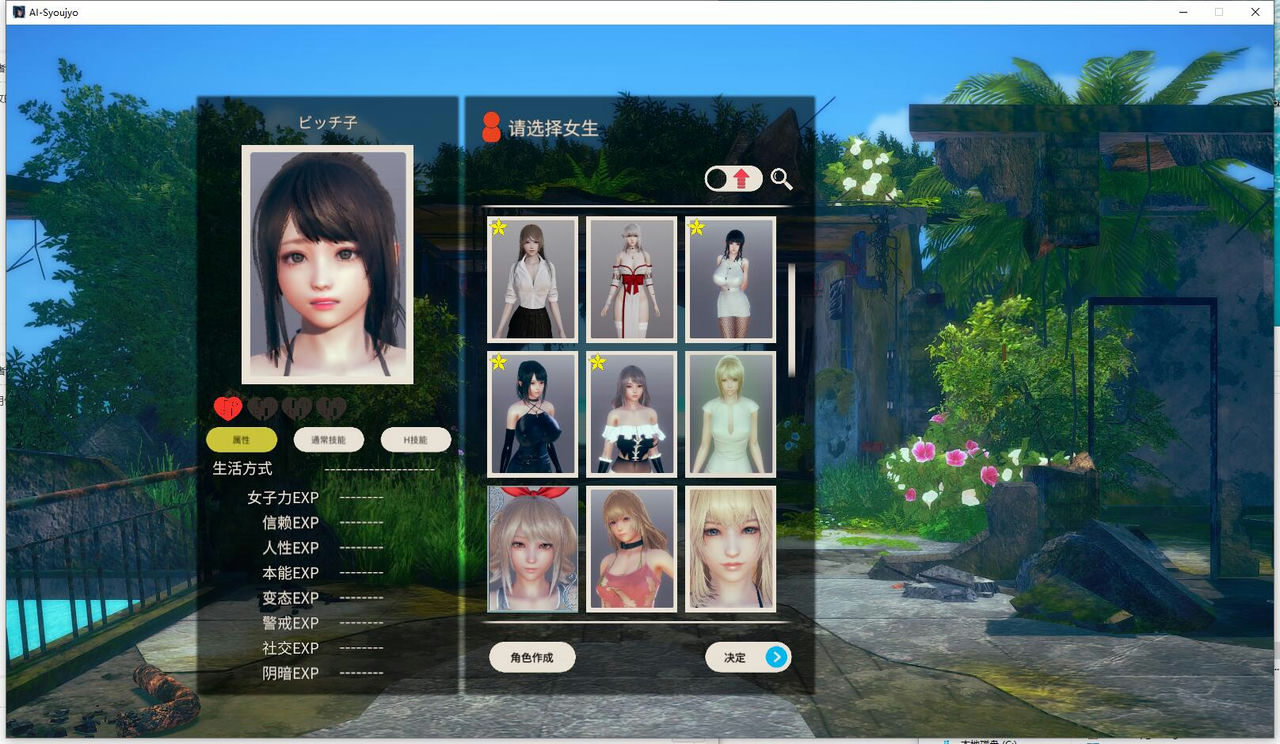Screen dimensions: 1280x744
Task: Click the red upload arrow icon in the toggle
Action: [741, 179]
